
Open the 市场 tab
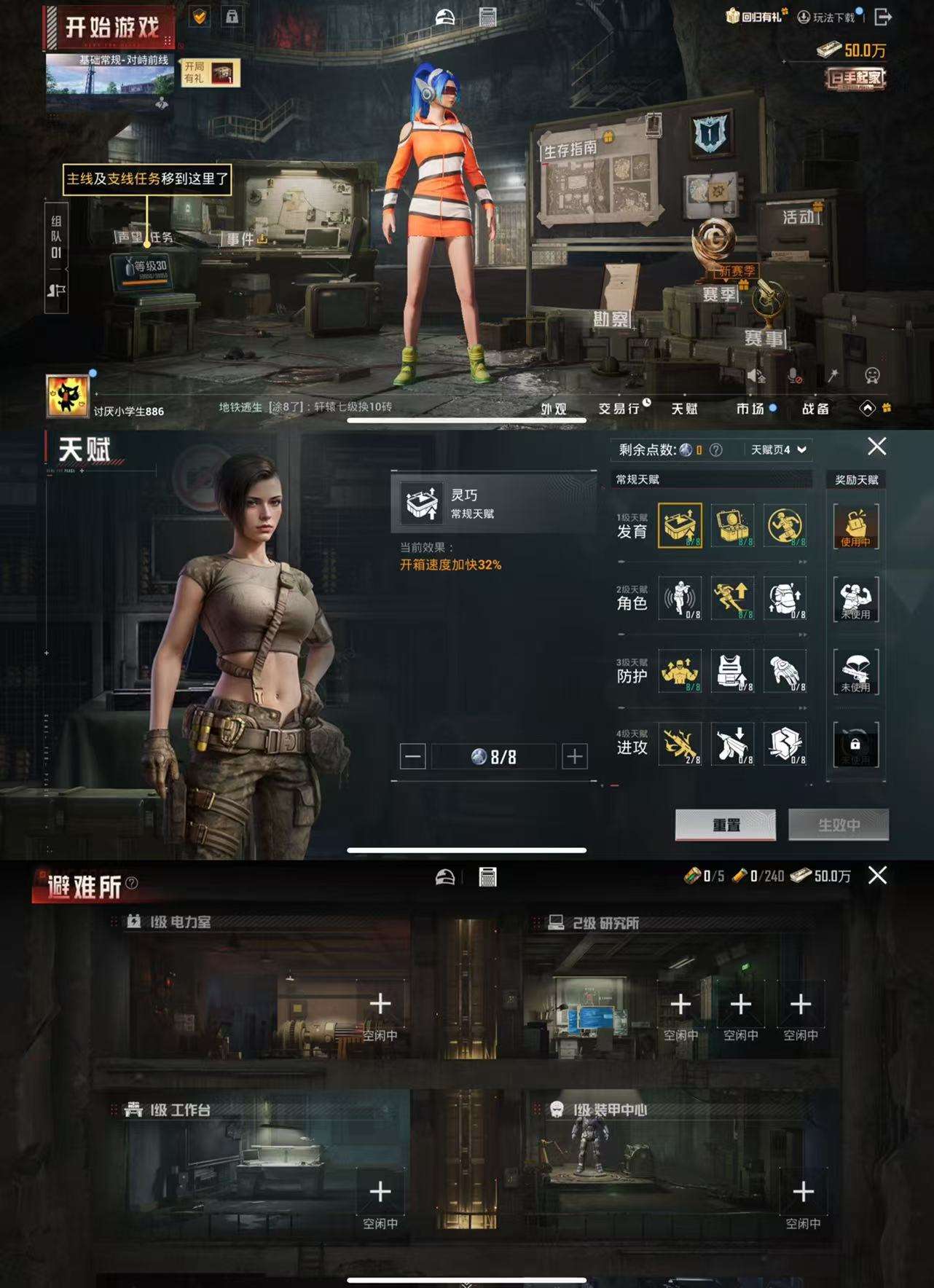coord(753,409)
